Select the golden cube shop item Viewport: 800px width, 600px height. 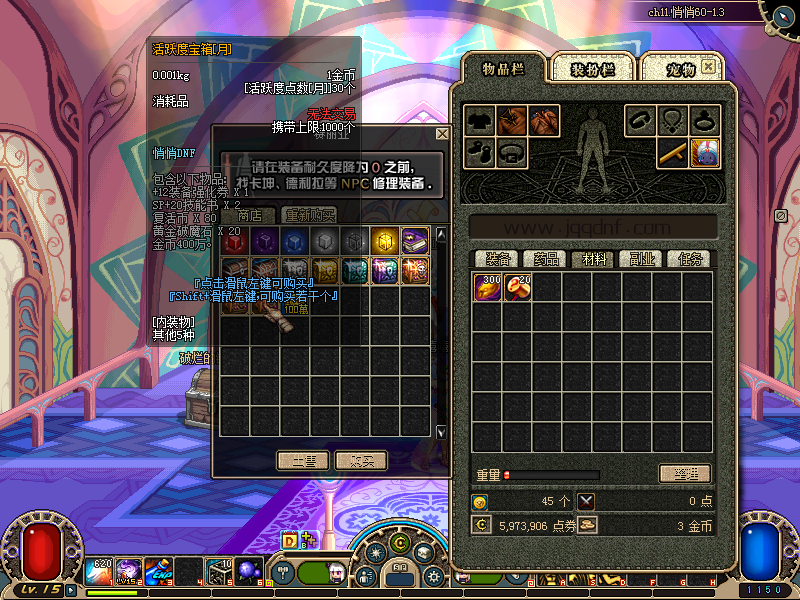[x=385, y=241]
